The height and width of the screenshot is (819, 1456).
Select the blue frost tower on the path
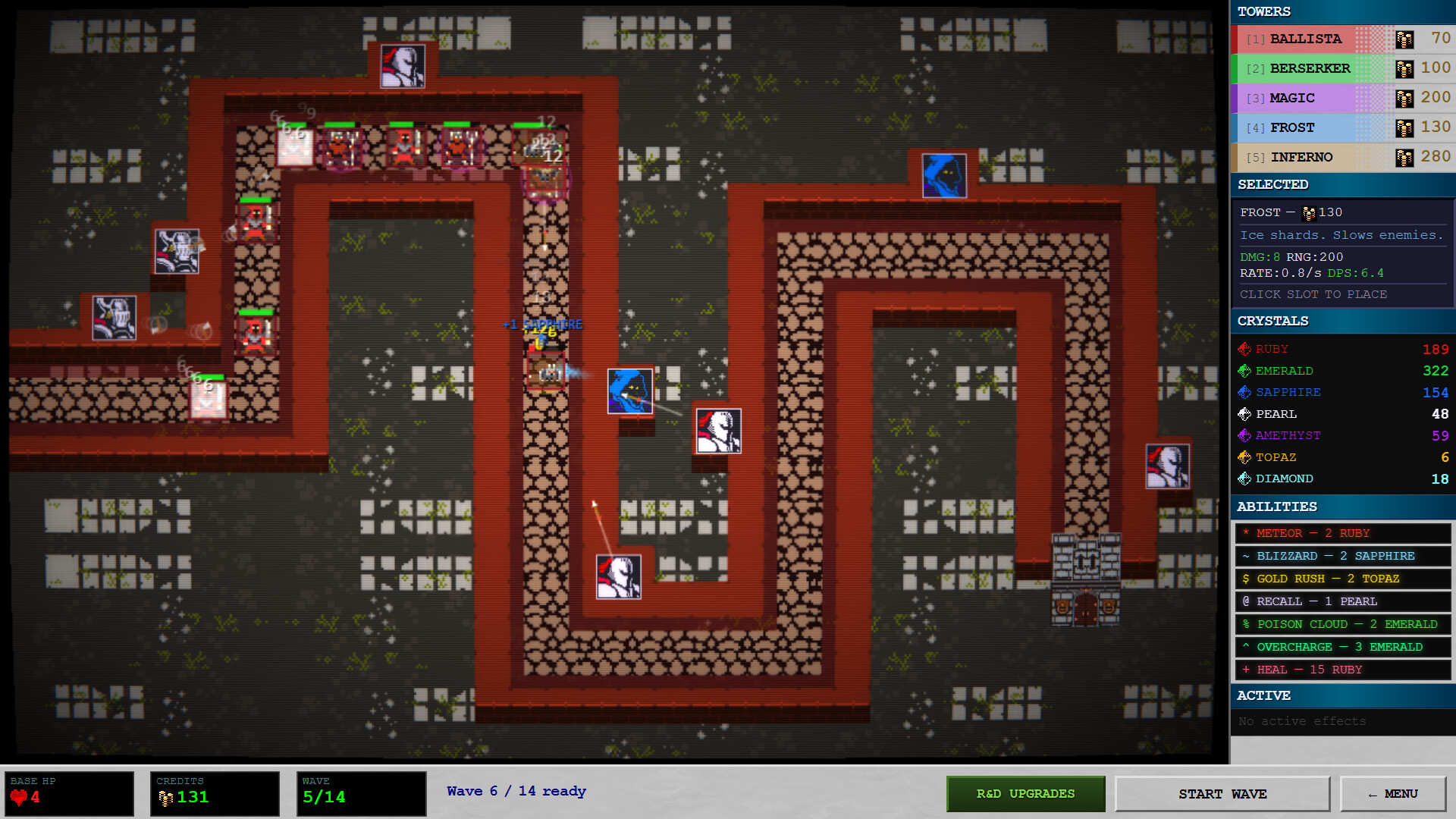coord(629,390)
